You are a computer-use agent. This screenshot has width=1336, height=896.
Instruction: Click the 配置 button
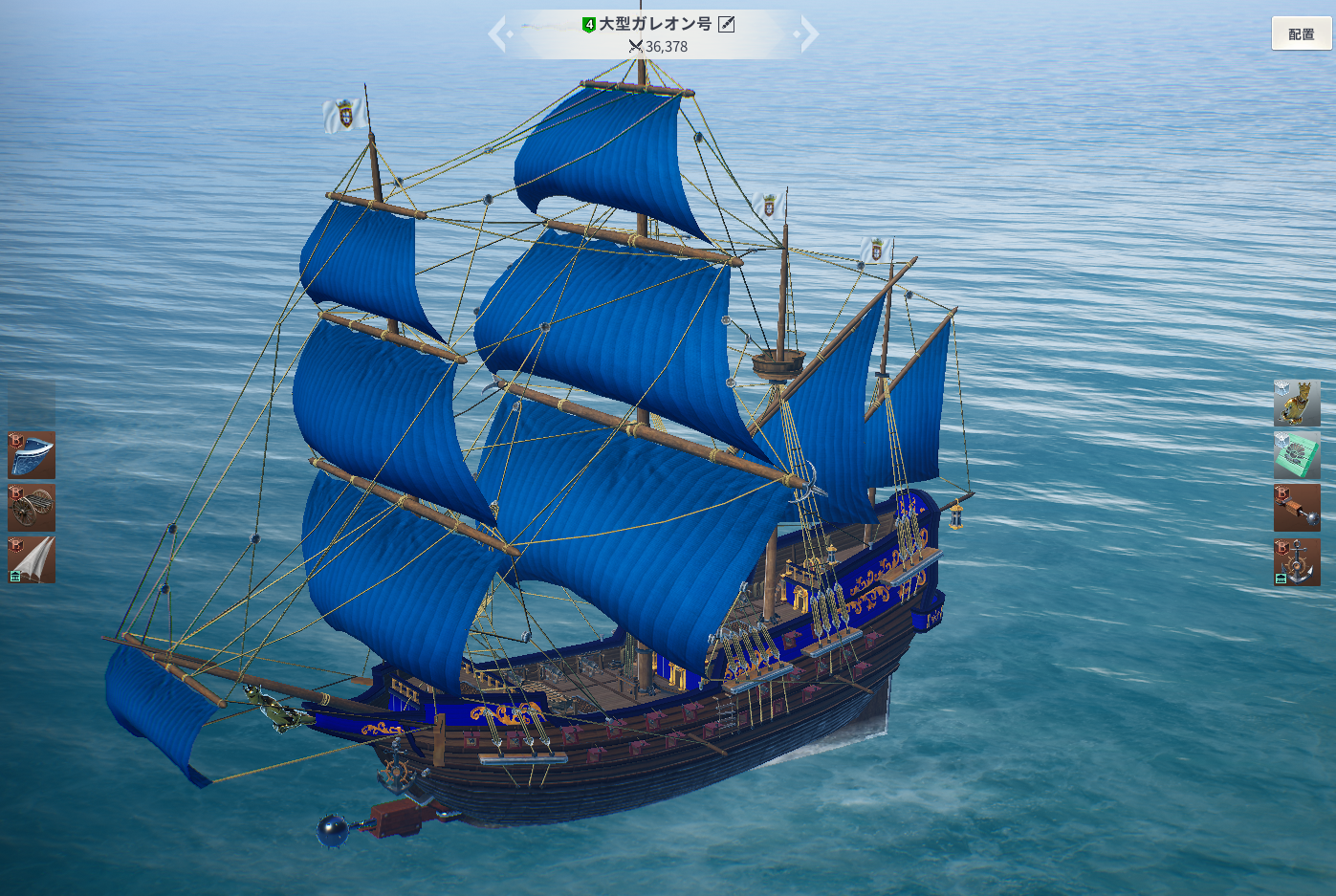(1301, 33)
